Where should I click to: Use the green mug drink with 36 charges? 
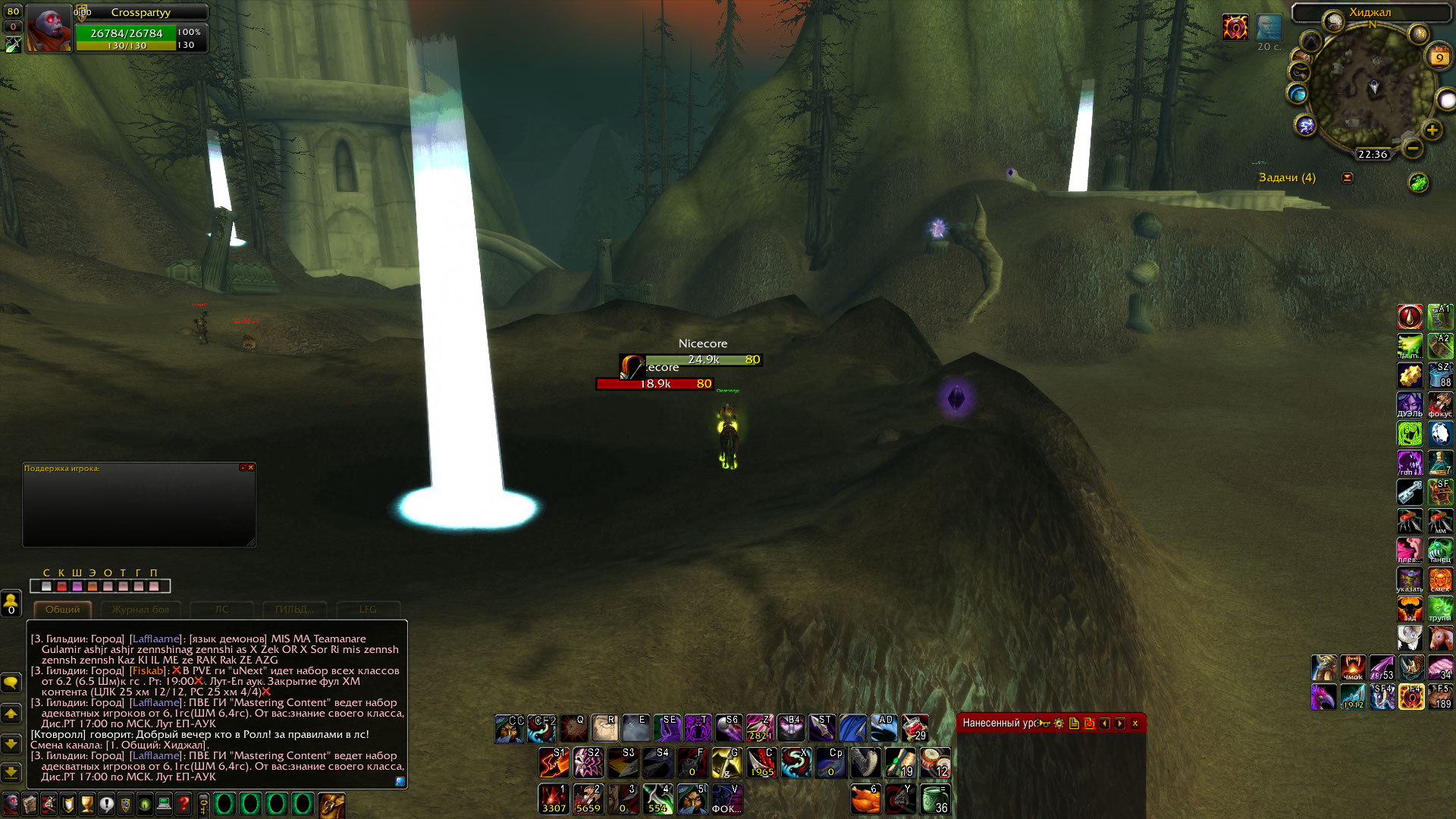tap(935, 799)
